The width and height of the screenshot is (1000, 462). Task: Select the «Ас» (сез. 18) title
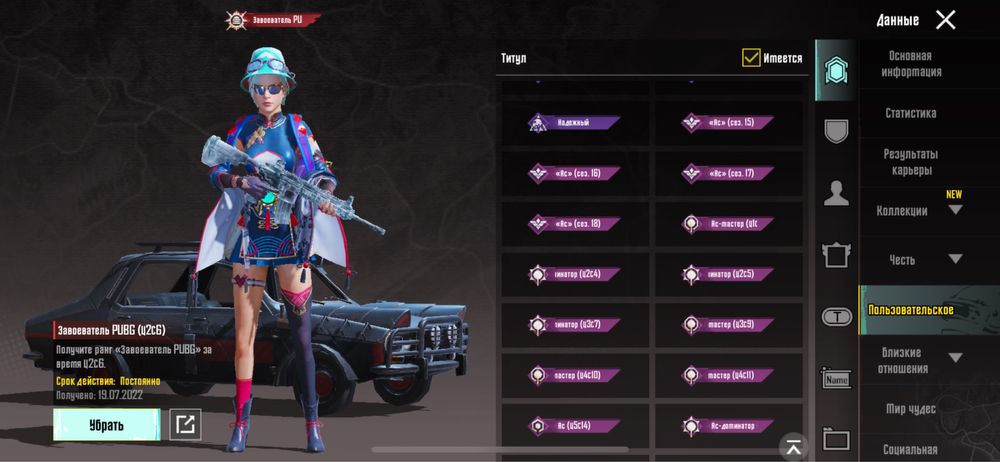tap(574, 224)
